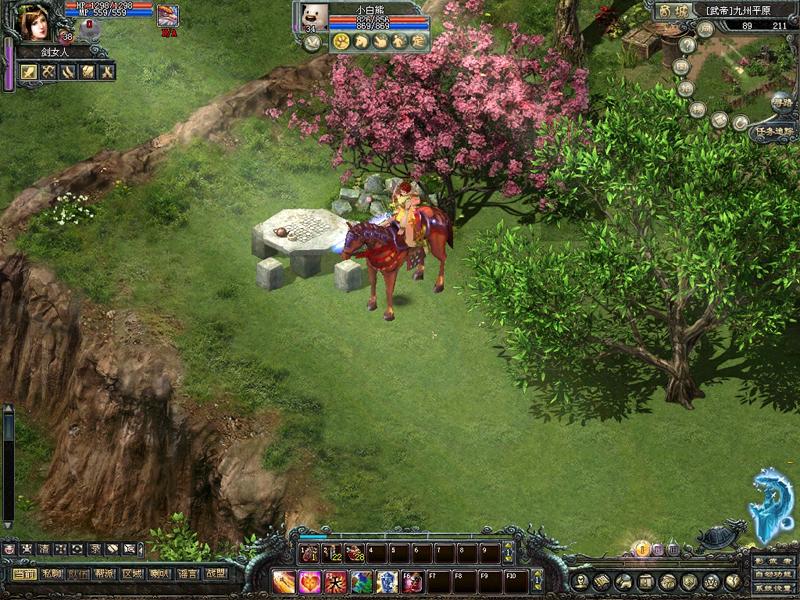The image size is (800, 600).
Task: Select the 区域 area chat tab
Action: click(133, 574)
